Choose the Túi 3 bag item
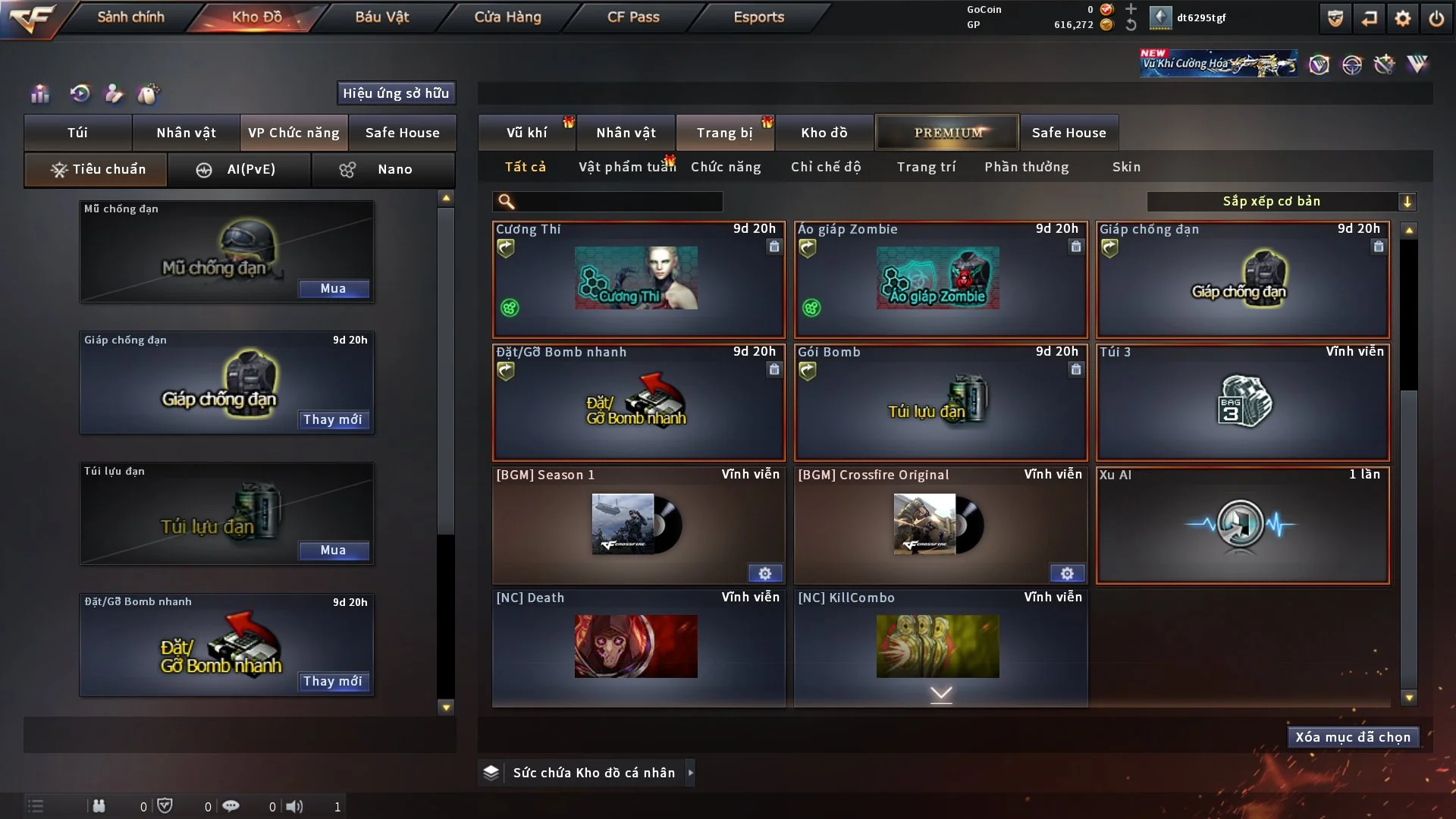 click(1242, 402)
